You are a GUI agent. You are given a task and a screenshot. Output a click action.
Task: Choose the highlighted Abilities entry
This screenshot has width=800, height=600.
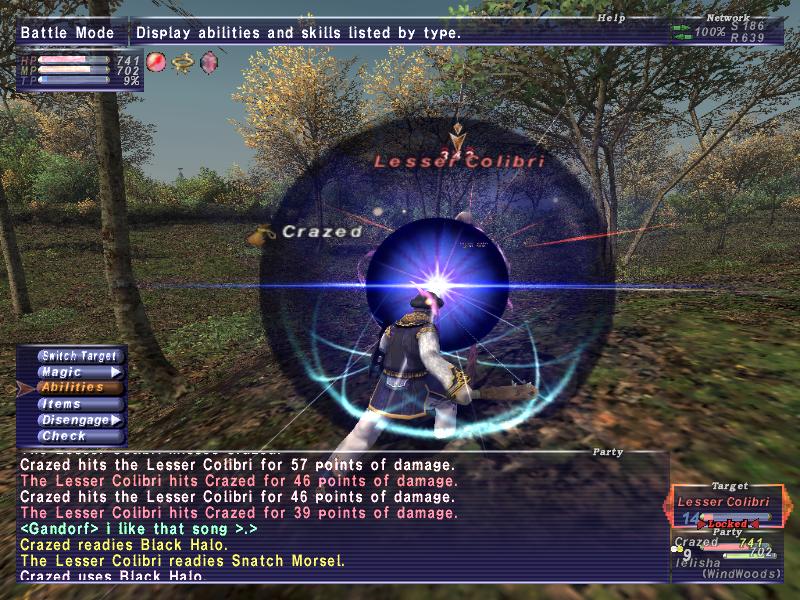(79, 388)
